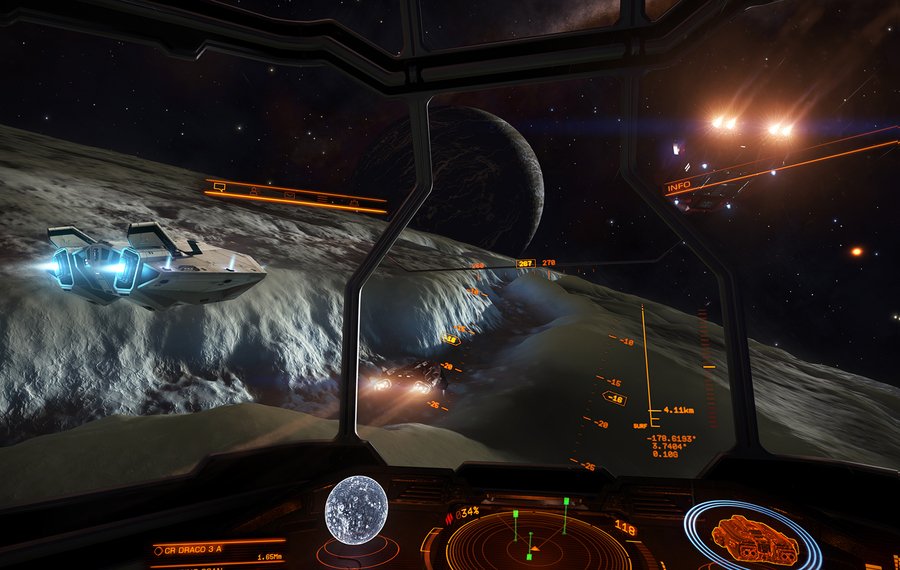Open the chat speech-bubble comms icon
Image resolution: width=900 pixels, height=570 pixels.
coord(219,186)
